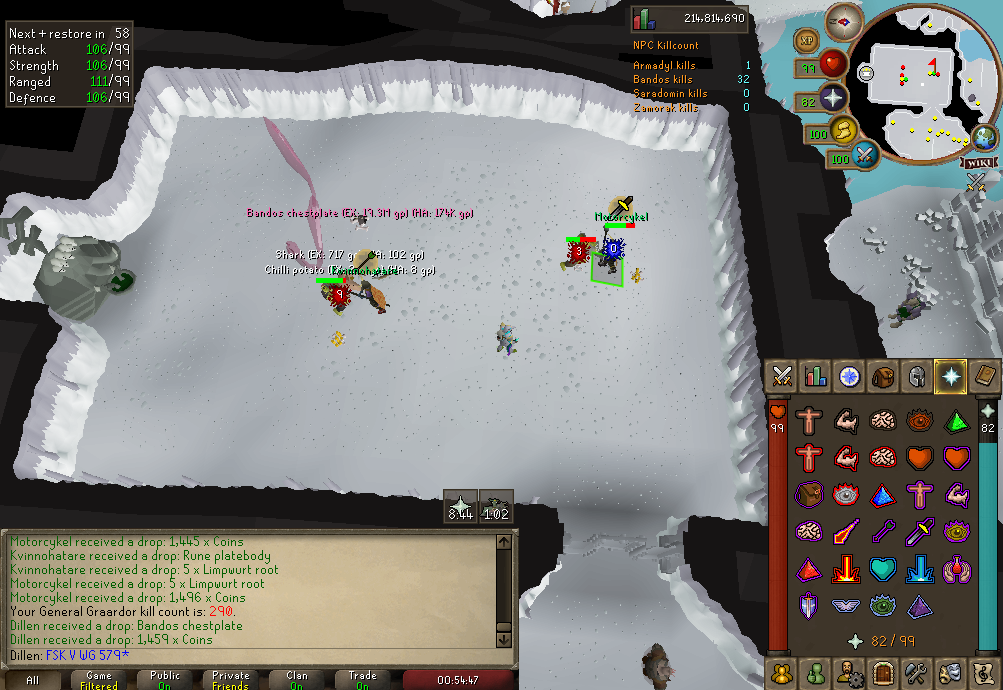Toggle run using the run energy orb
Image resolution: width=1003 pixels, height=690 pixels.
click(x=845, y=130)
